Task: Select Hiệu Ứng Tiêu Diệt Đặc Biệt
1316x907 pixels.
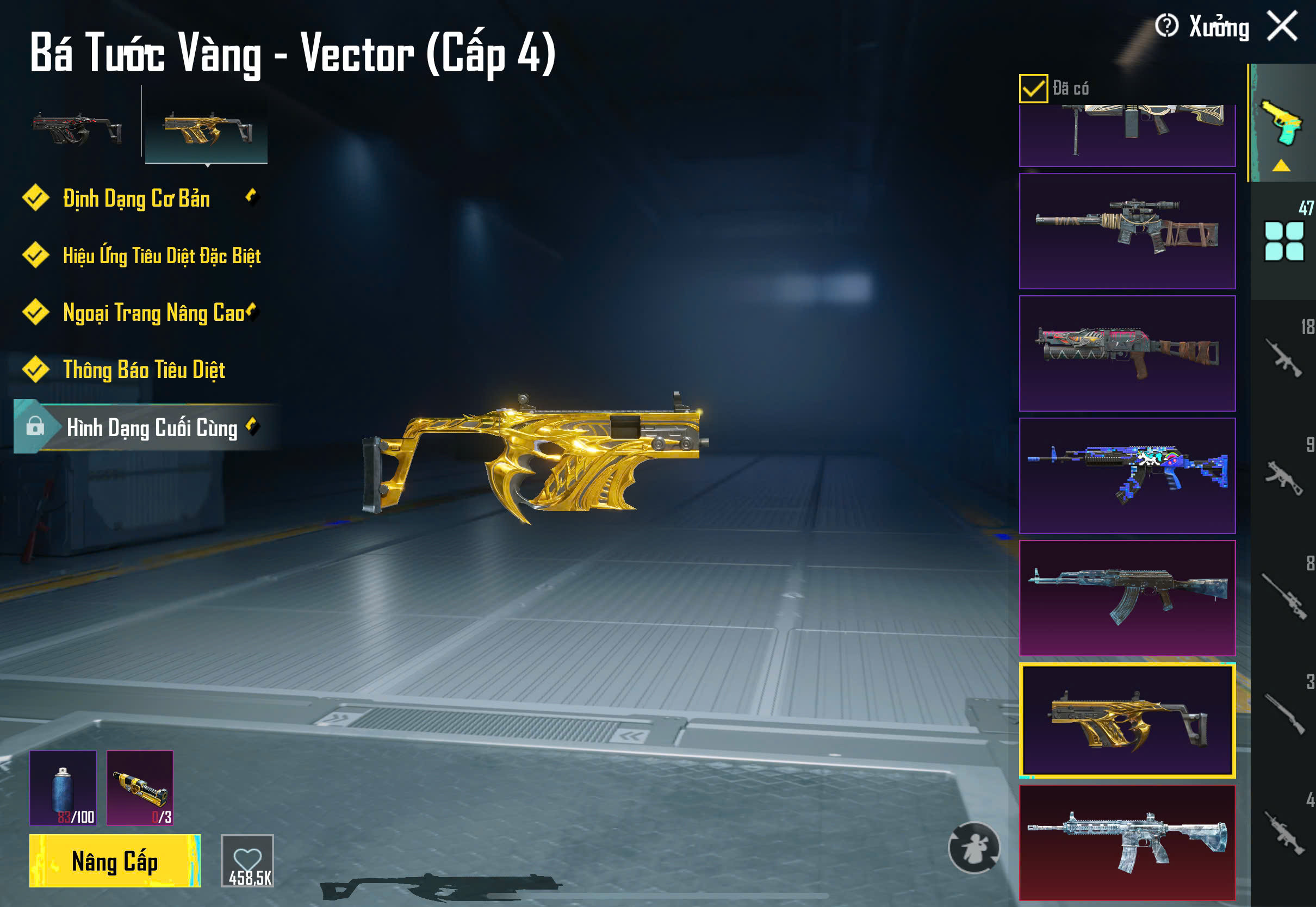Action: (162, 256)
